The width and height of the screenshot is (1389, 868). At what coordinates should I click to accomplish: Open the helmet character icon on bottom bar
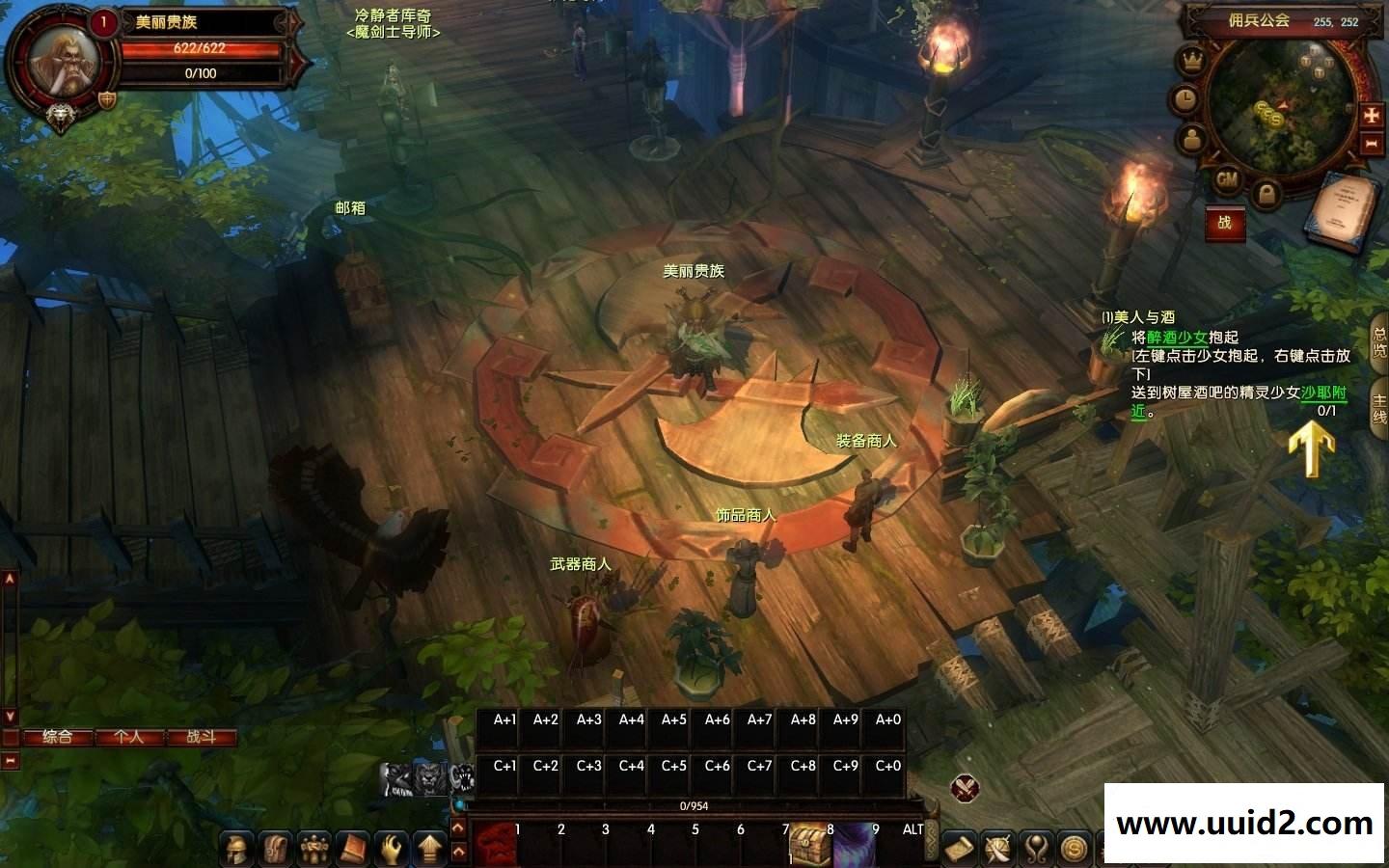tap(236, 849)
